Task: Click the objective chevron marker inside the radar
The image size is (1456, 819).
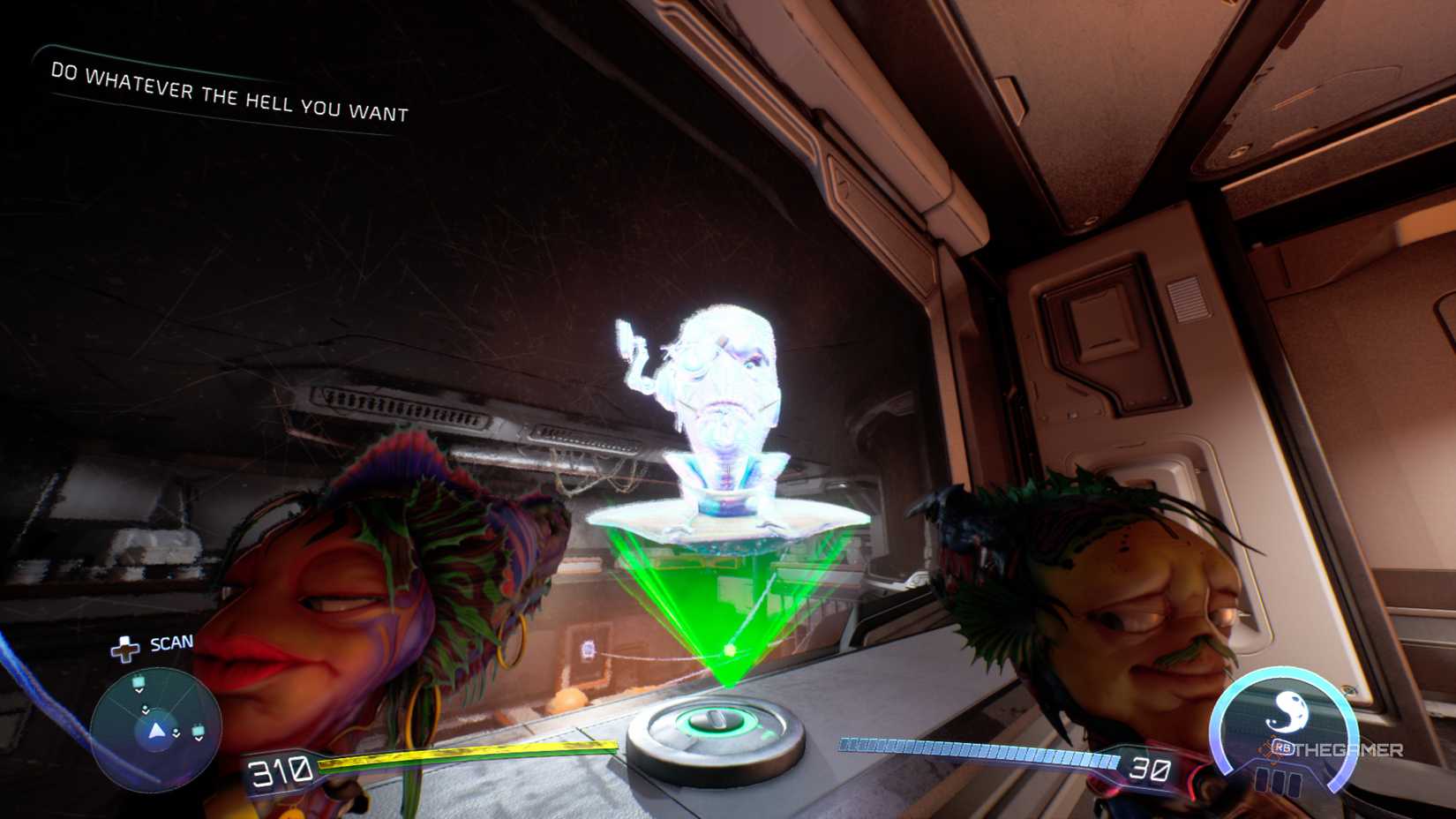Action: pyautogui.click(x=146, y=710)
